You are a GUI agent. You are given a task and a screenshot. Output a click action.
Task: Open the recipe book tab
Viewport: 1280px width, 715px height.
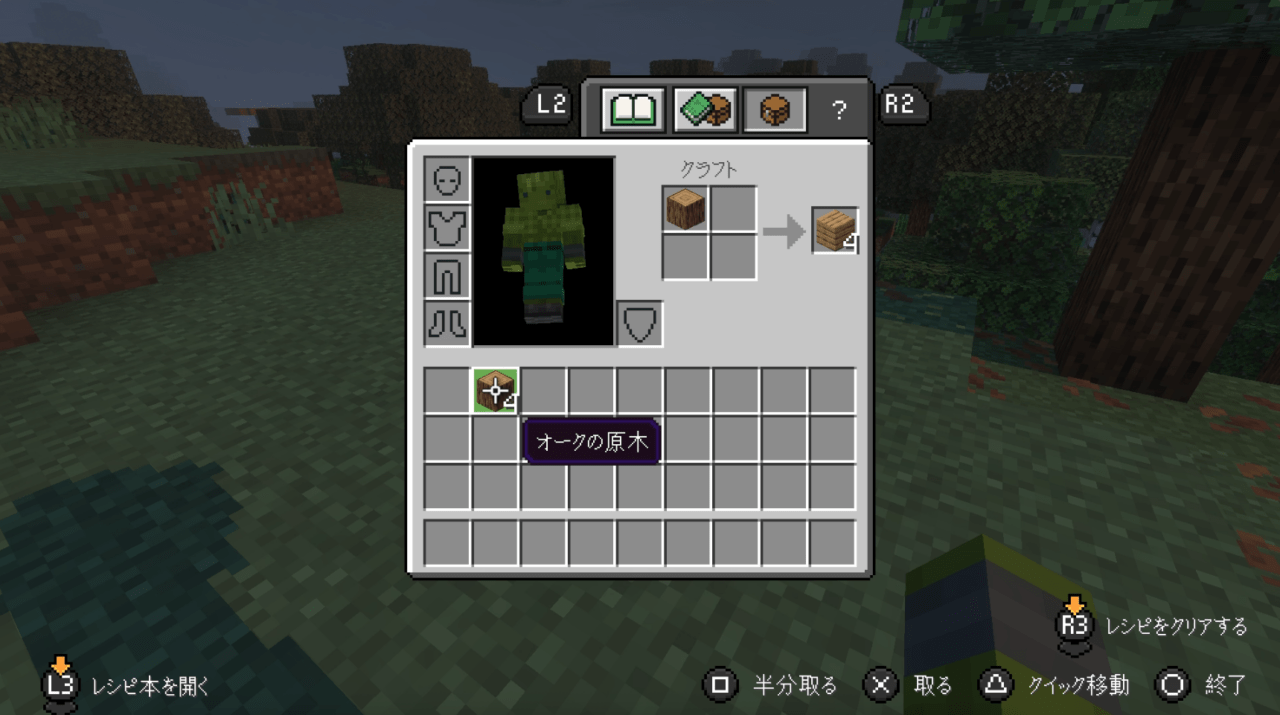pyautogui.click(x=632, y=109)
